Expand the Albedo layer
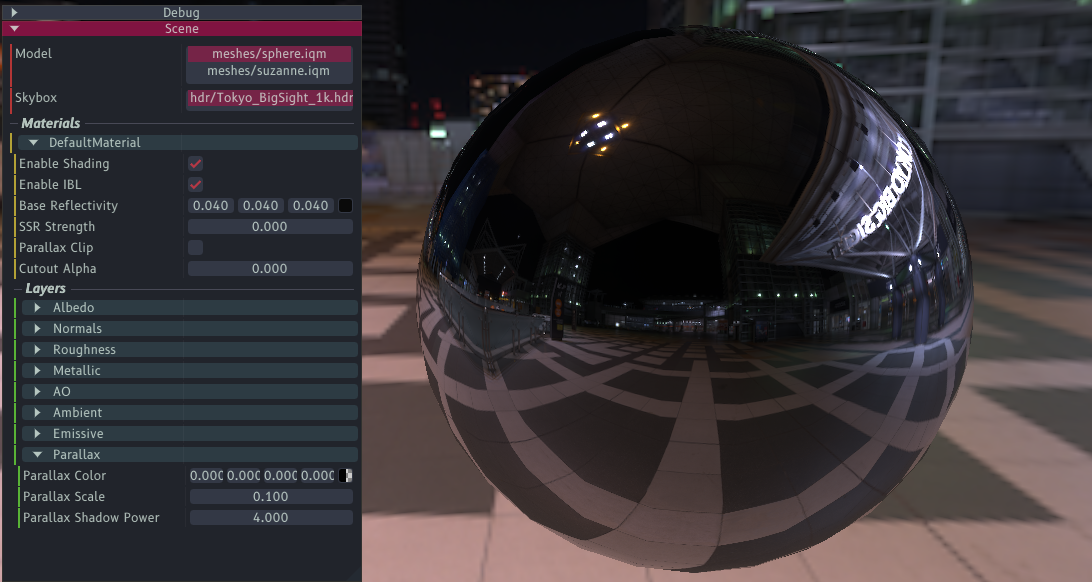The image size is (1092, 582). [38, 308]
